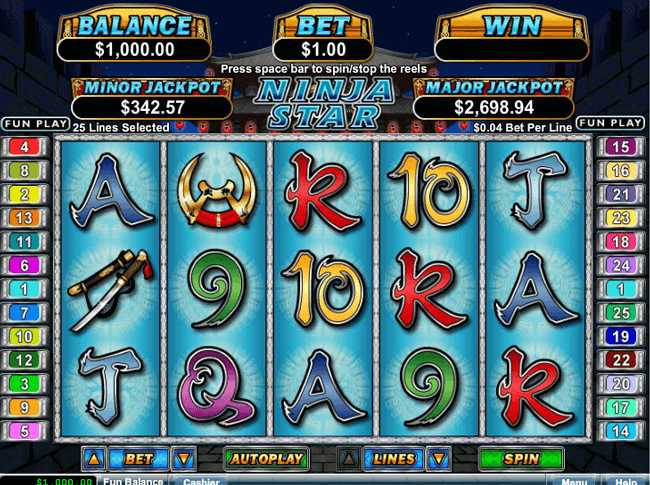This screenshot has height=485, width=650.
Task: Open the Menu at the bottom bar
Action: [574, 481]
